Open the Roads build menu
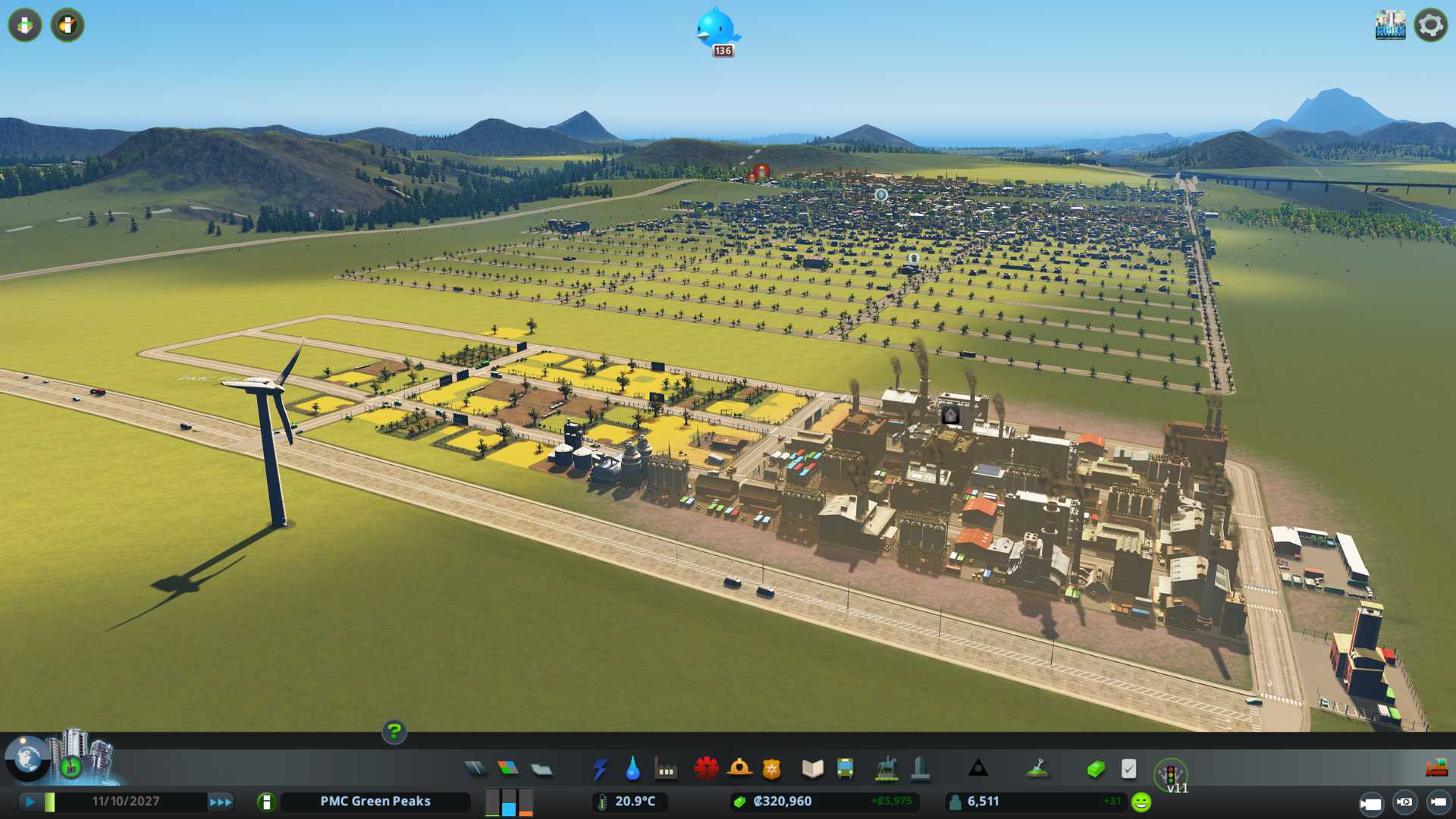This screenshot has width=1456, height=819. pyautogui.click(x=475, y=769)
